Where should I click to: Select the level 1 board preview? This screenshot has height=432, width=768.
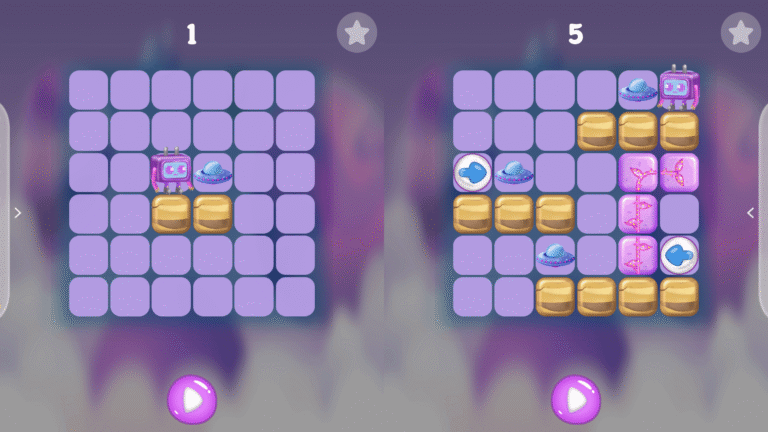tap(191, 193)
